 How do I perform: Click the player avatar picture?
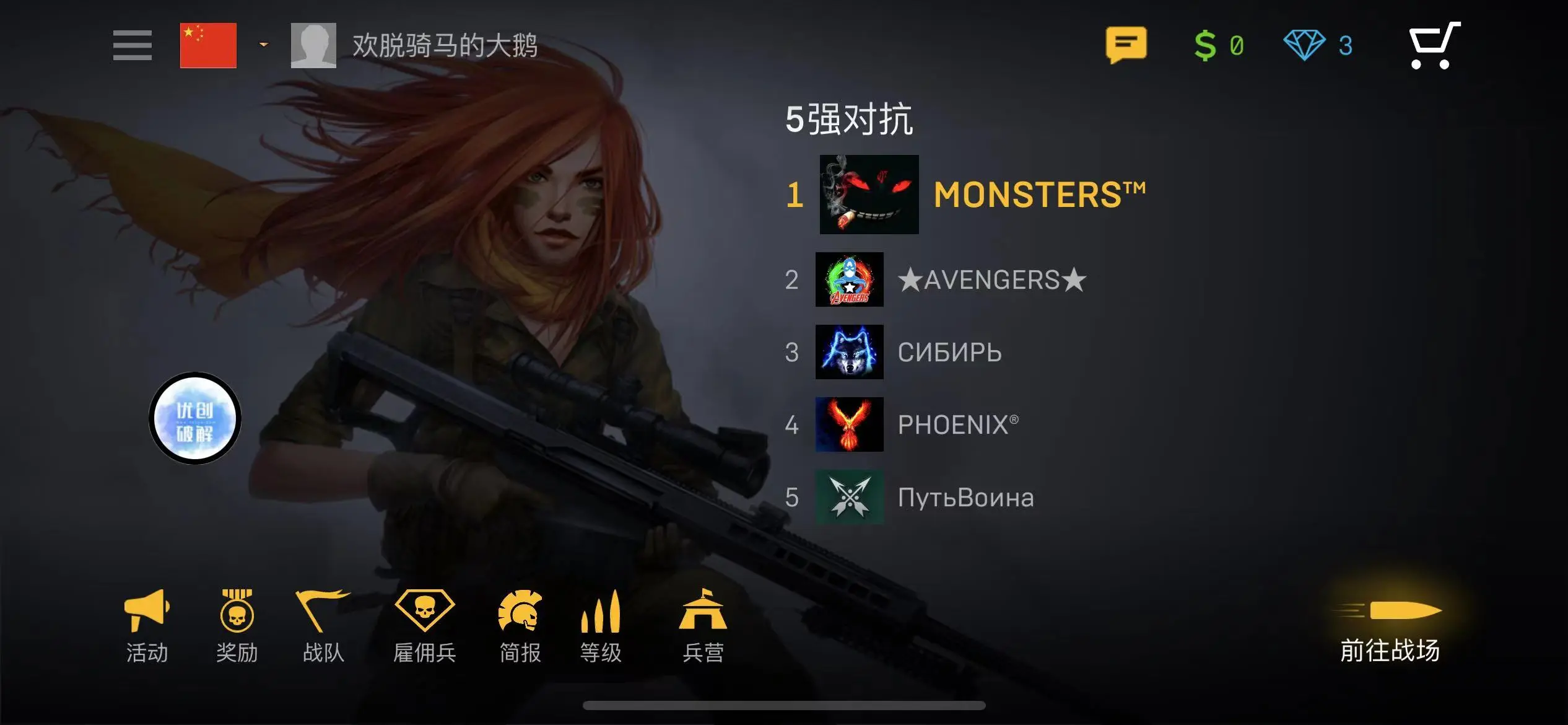point(313,45)
